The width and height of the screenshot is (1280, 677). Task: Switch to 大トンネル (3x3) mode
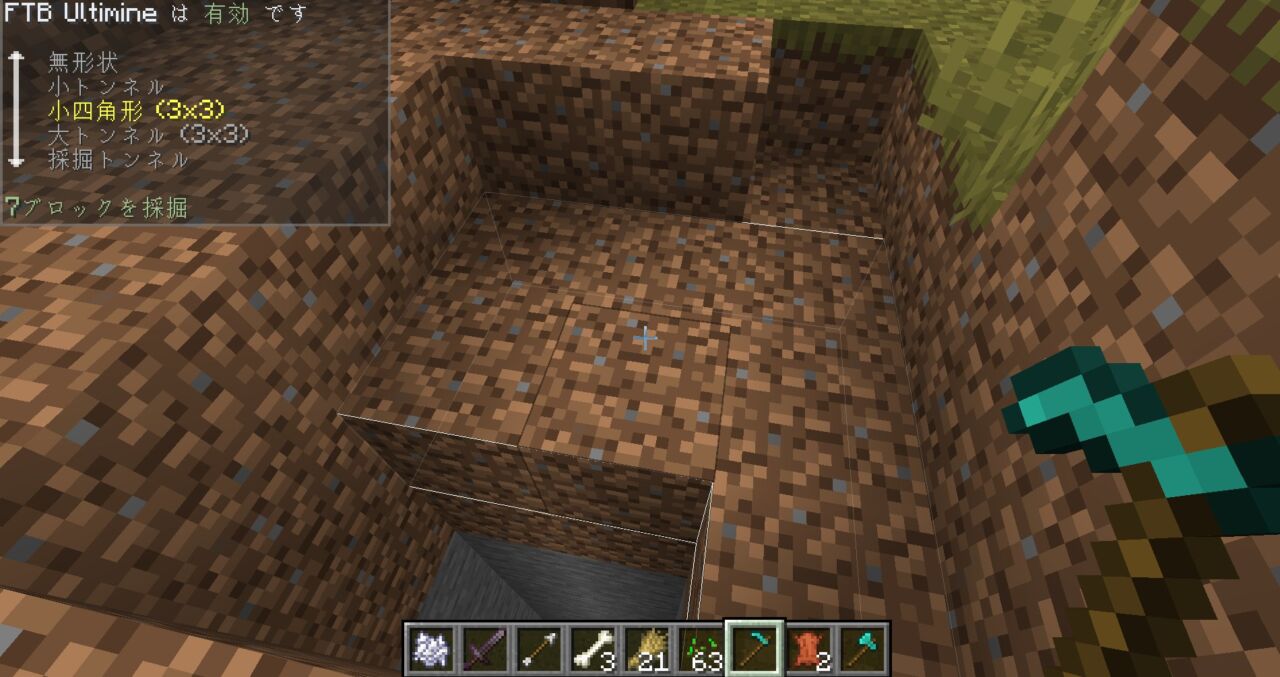(148, 135)
